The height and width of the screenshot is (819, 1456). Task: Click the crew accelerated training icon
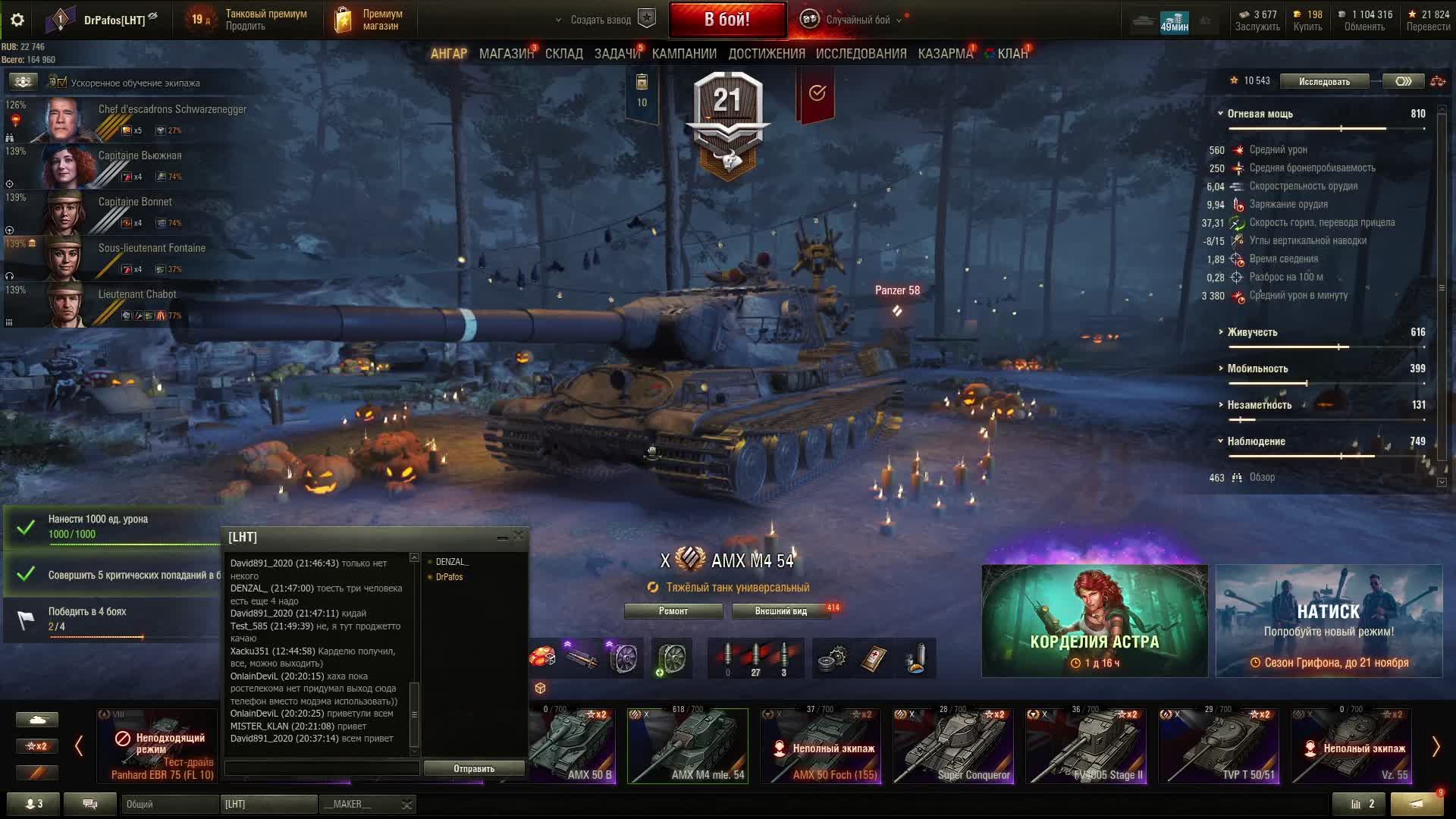pyautogui.click(x=23, y=82)
